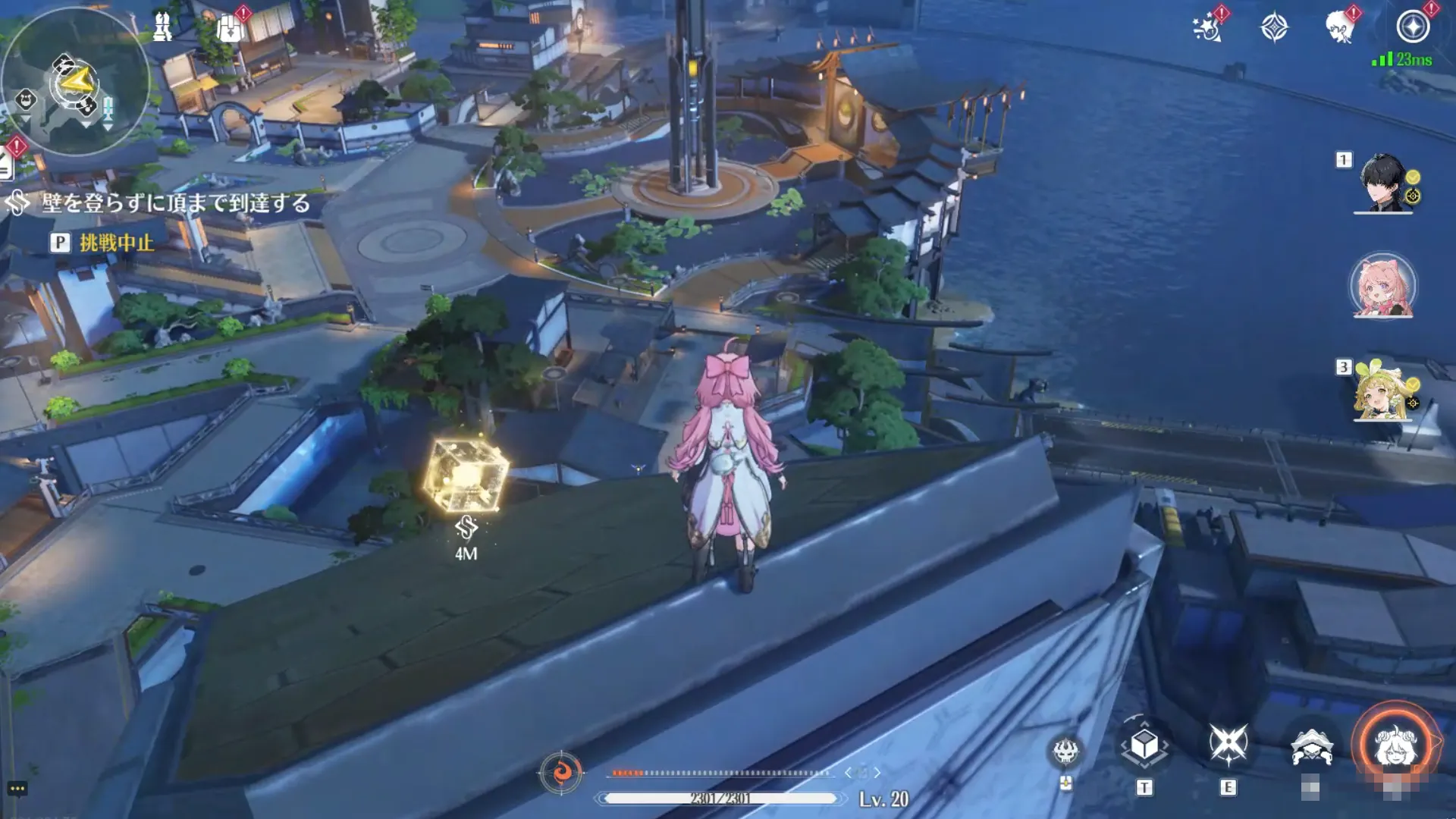The image size is (1456, 819).
Task: Use the crossed blades skill
Action: tap(1228, 744)
